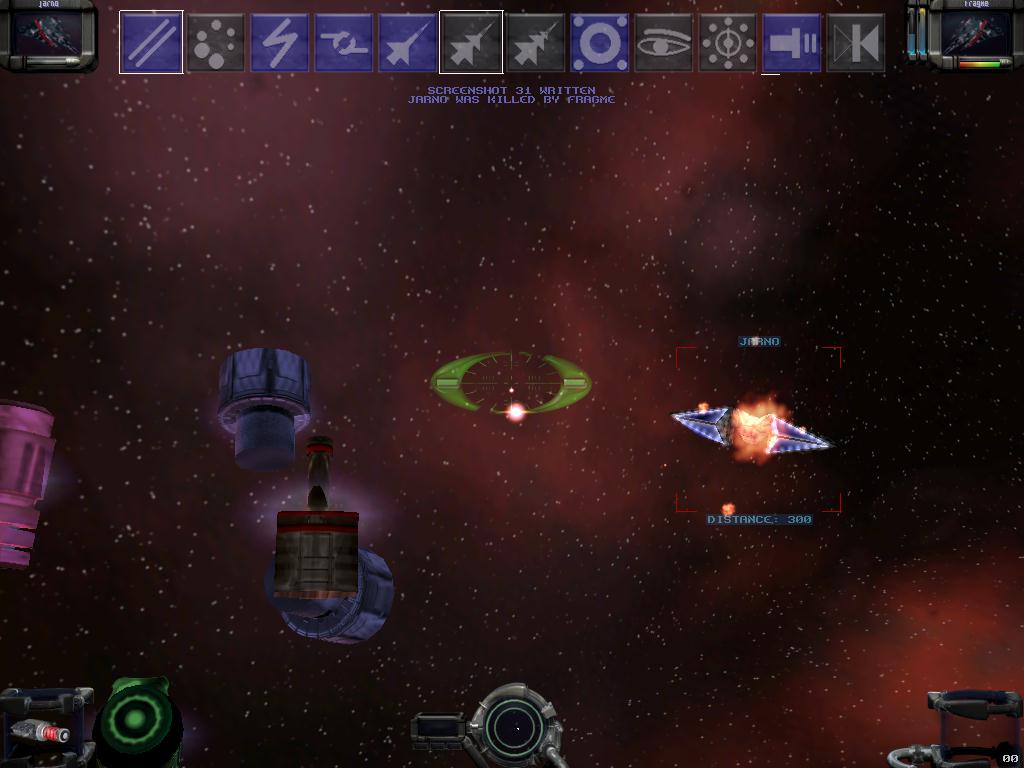
Task: Select the chain link weapon icon
Action: point(344,42)
